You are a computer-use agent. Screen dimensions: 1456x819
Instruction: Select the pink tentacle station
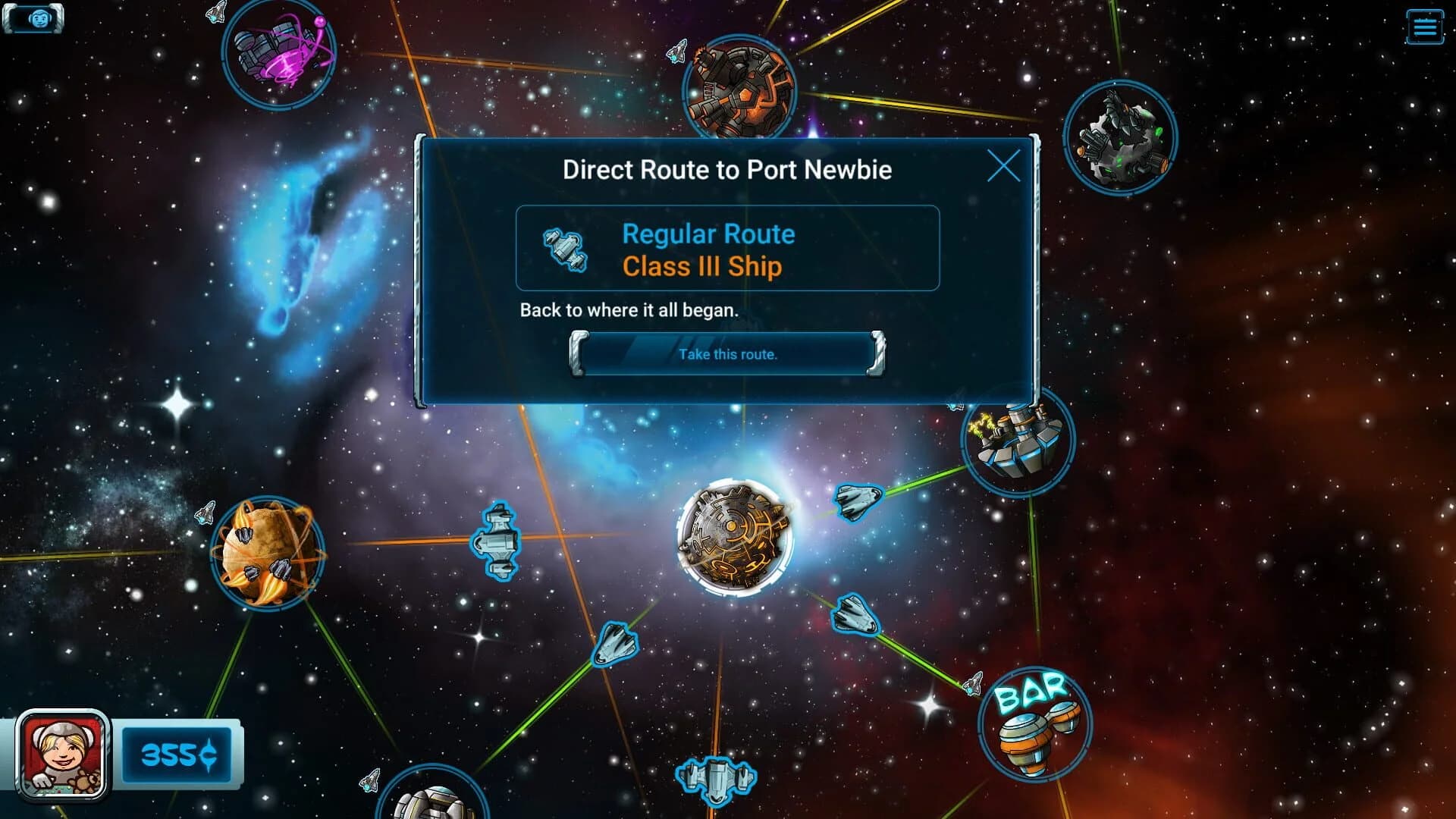tap(281, 55)
